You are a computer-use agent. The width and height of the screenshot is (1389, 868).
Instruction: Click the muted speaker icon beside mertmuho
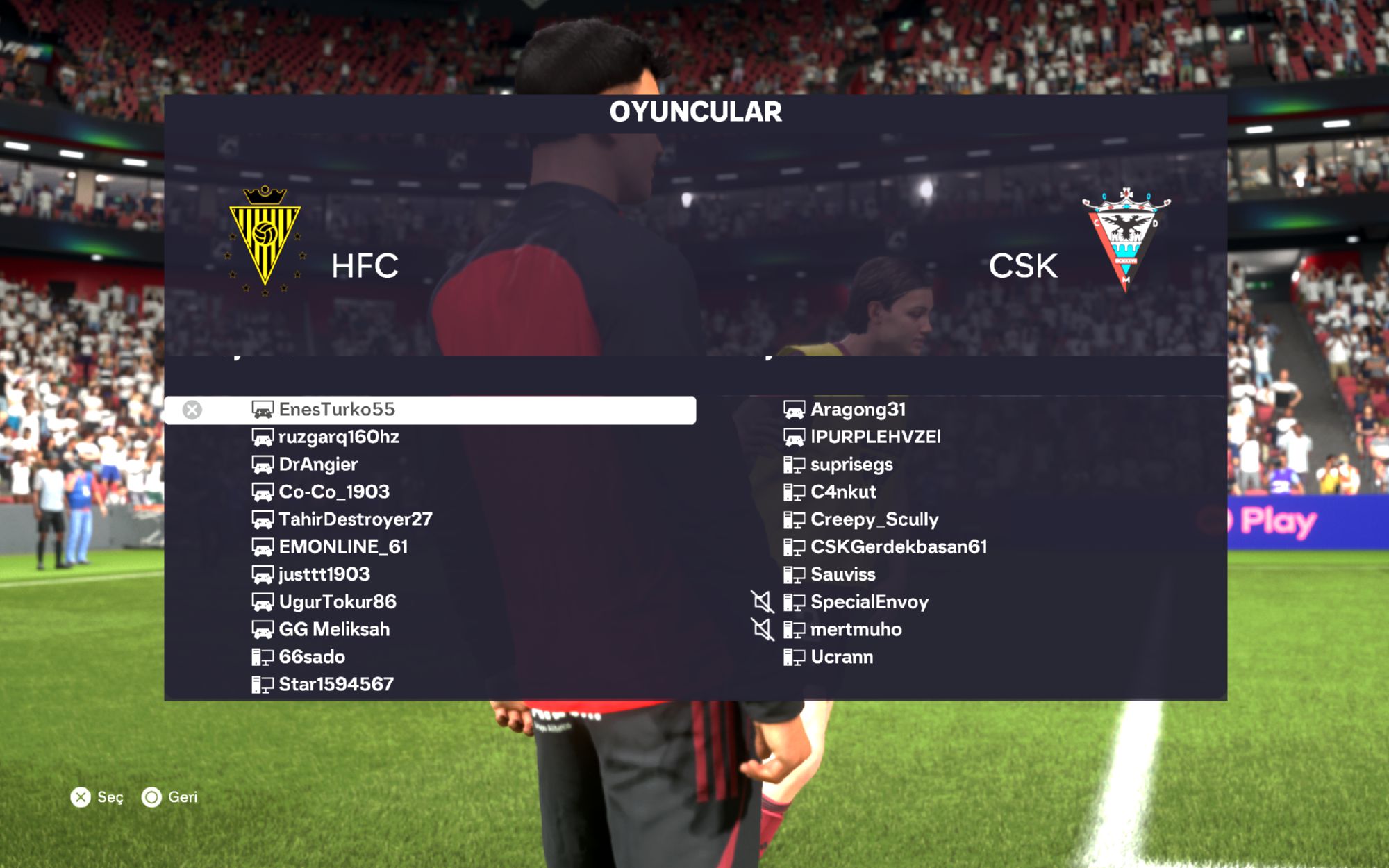pos(763,630)
